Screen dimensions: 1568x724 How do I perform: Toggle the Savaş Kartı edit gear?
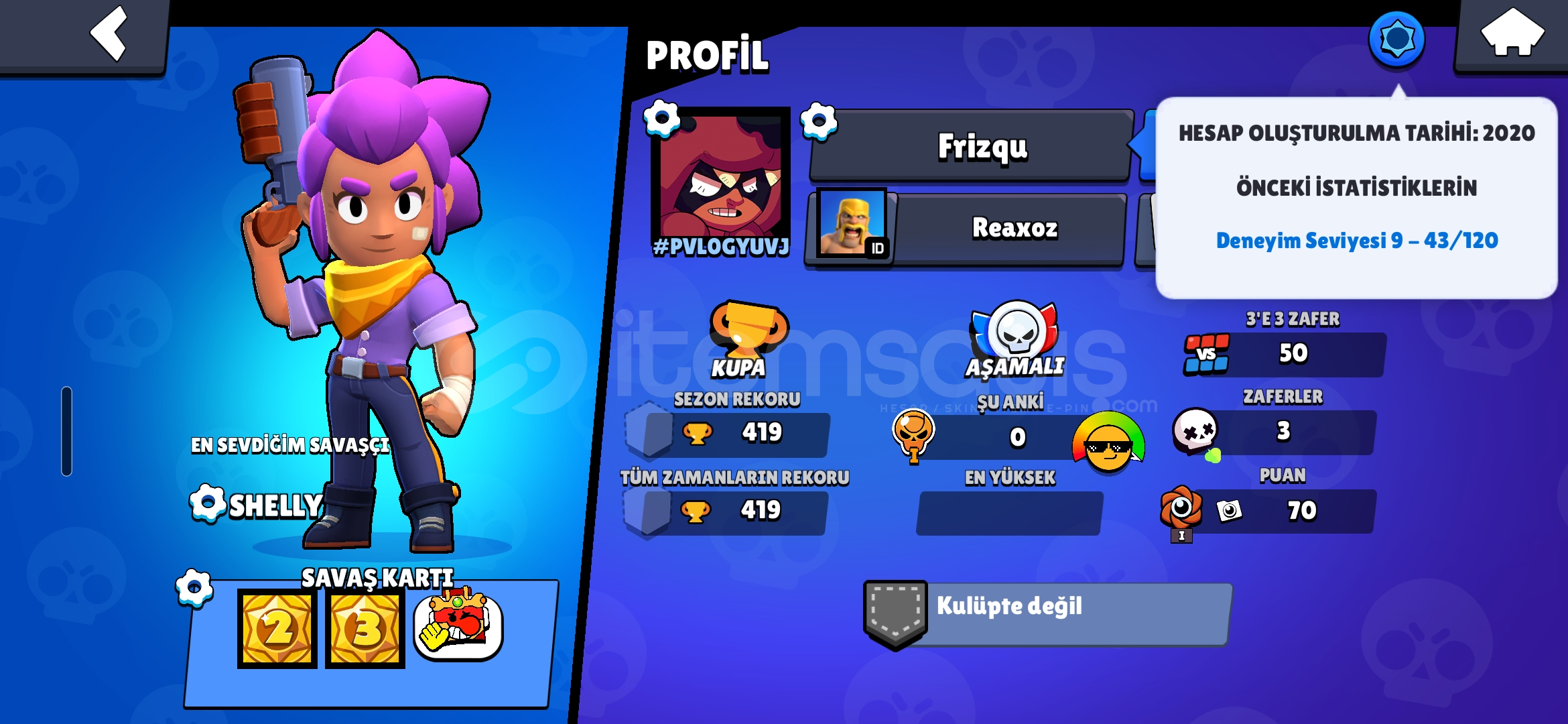pyautogui.click(x=192, y=589)
